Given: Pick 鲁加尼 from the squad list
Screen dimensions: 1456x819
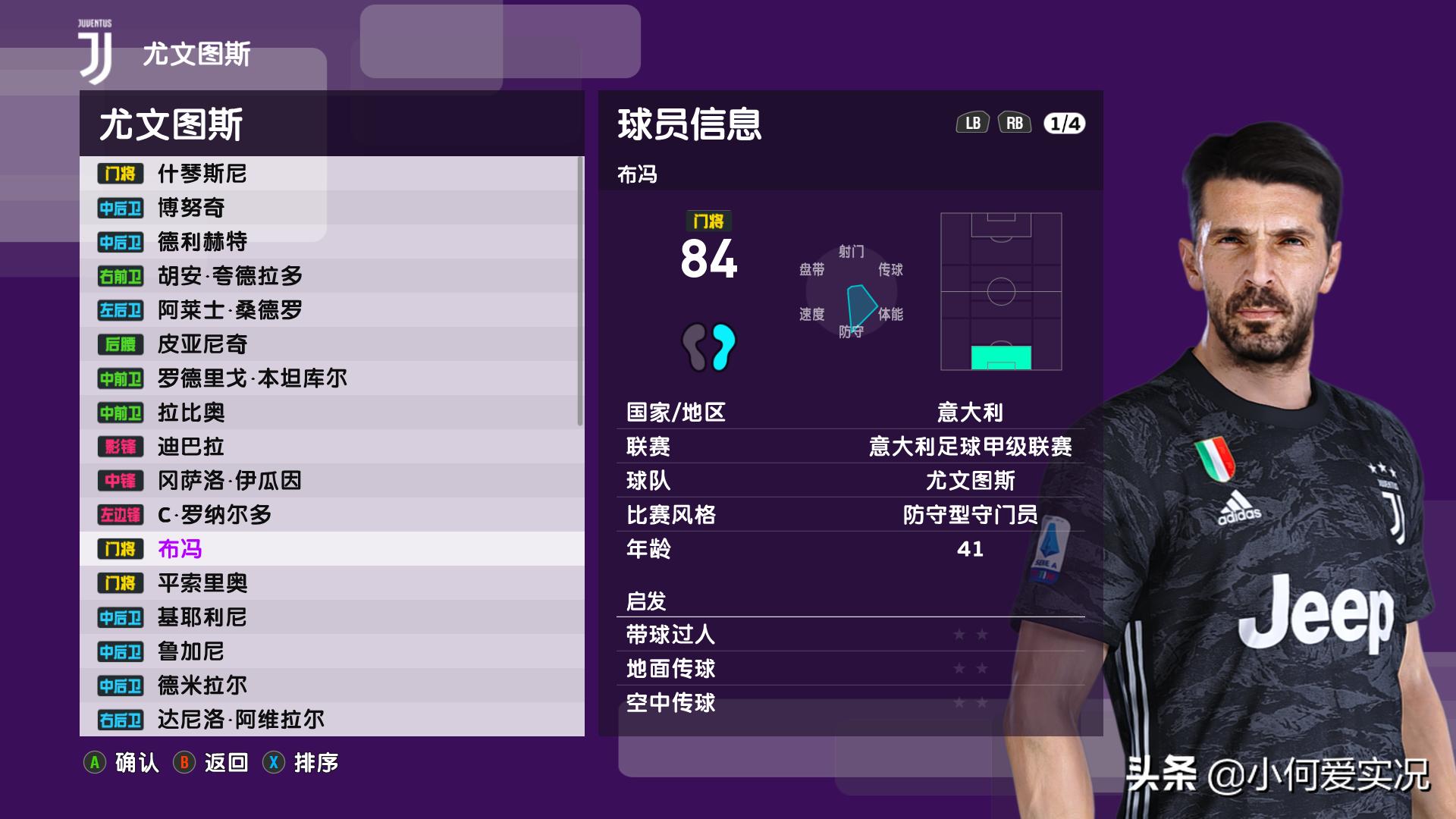Looking at the screenshot, I should click(331, 651).
